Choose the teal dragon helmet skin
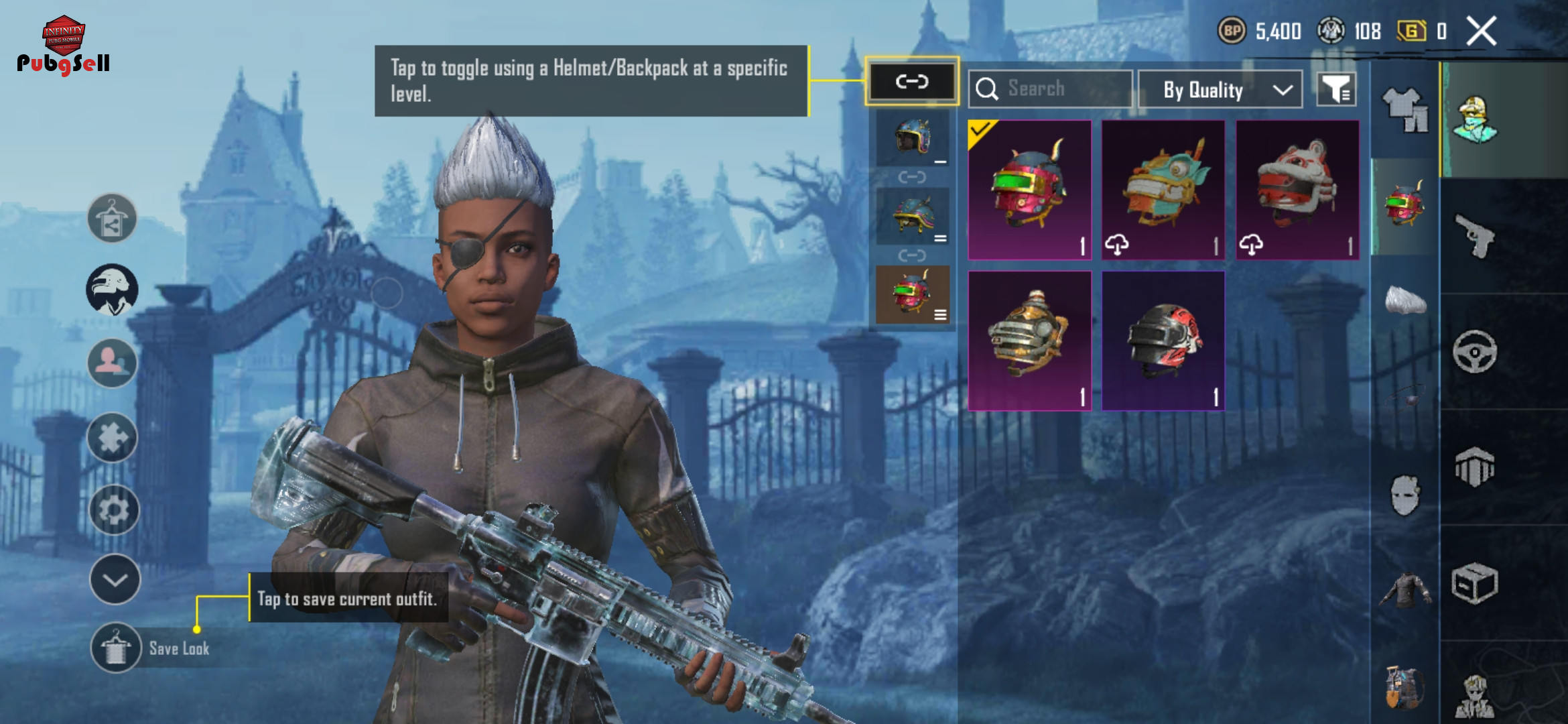 pos(1163,190)
